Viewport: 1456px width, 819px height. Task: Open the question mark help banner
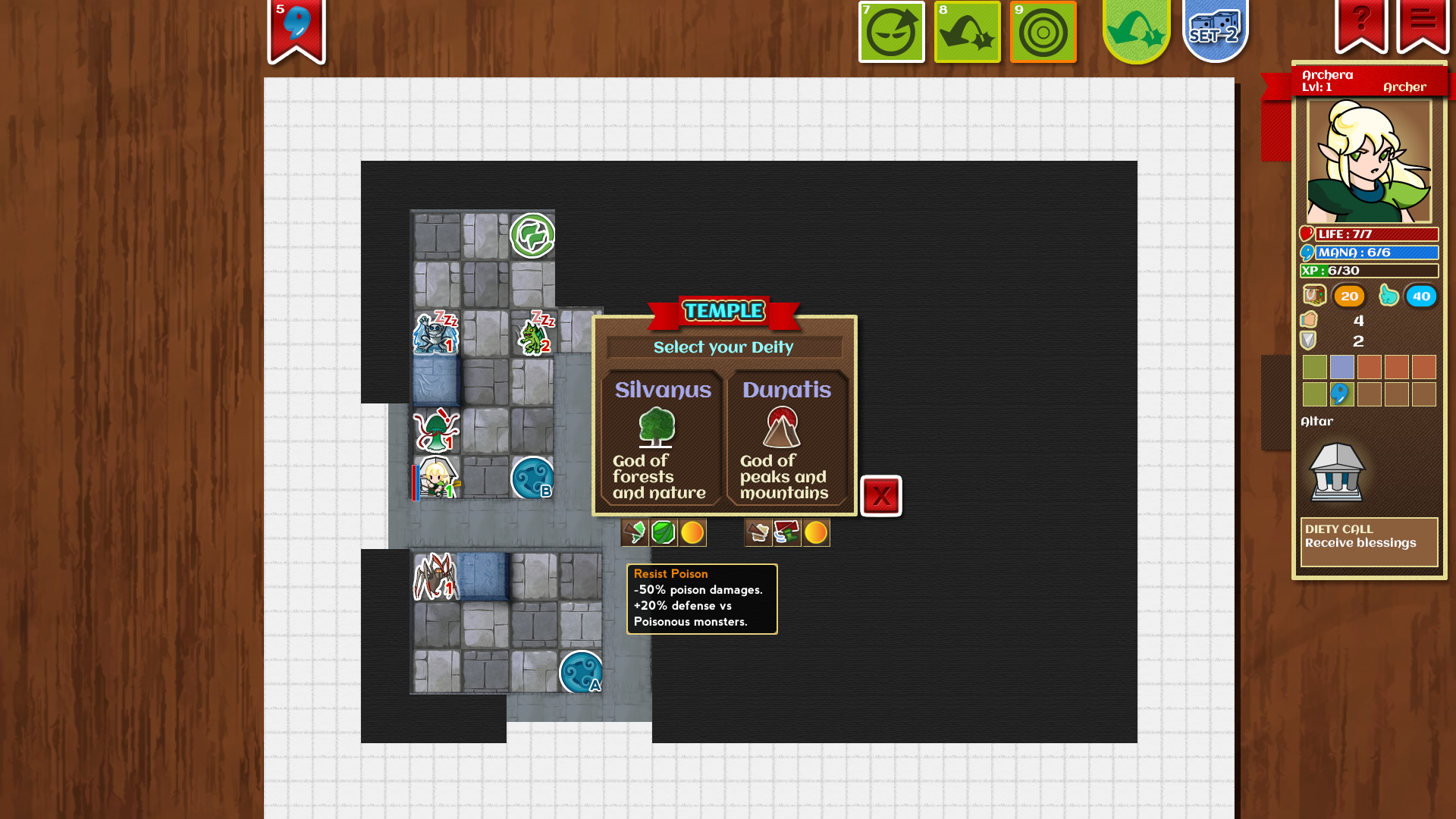(x=1361, y=21)
